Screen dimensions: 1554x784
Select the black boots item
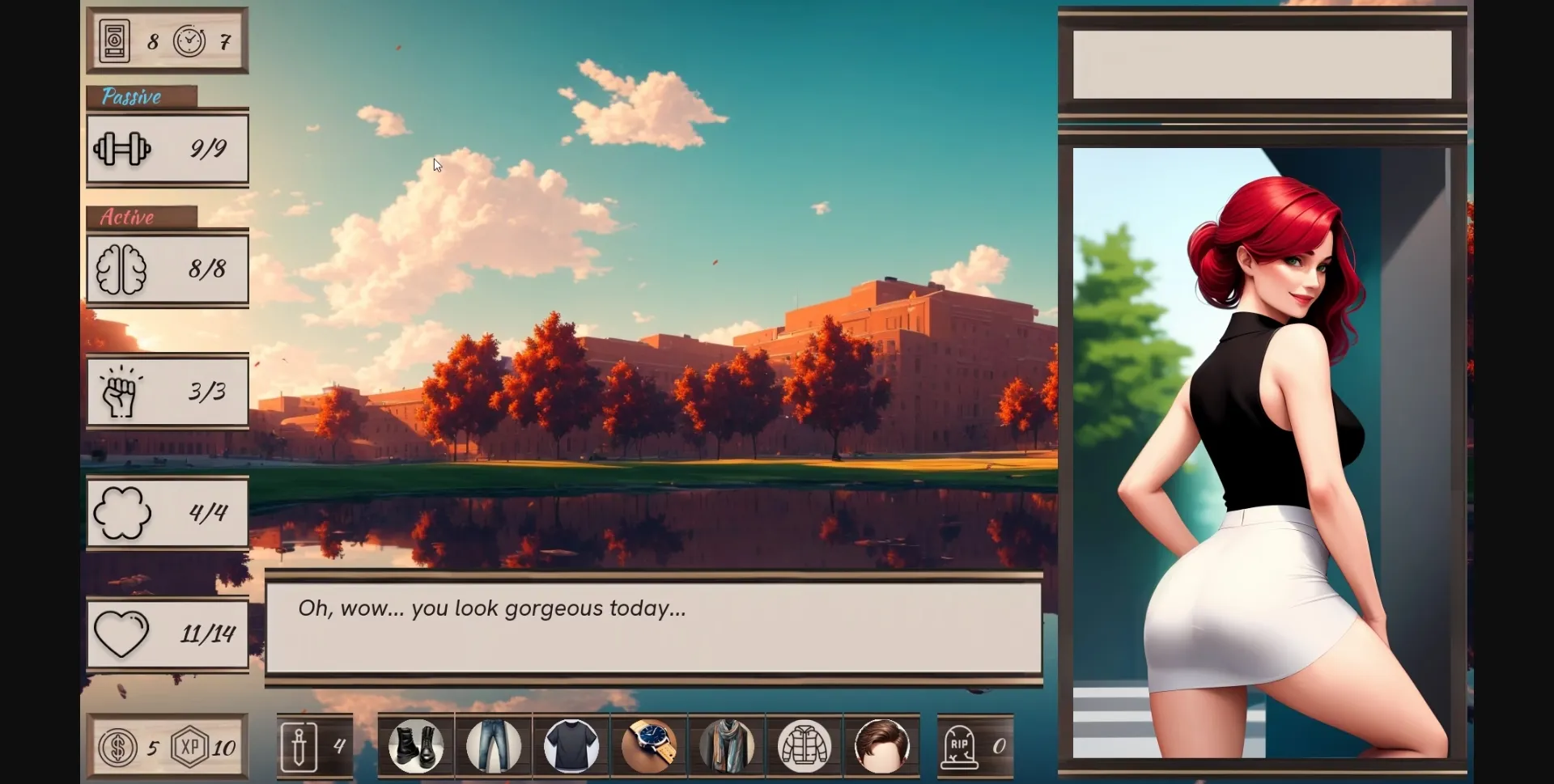point(416,746)
